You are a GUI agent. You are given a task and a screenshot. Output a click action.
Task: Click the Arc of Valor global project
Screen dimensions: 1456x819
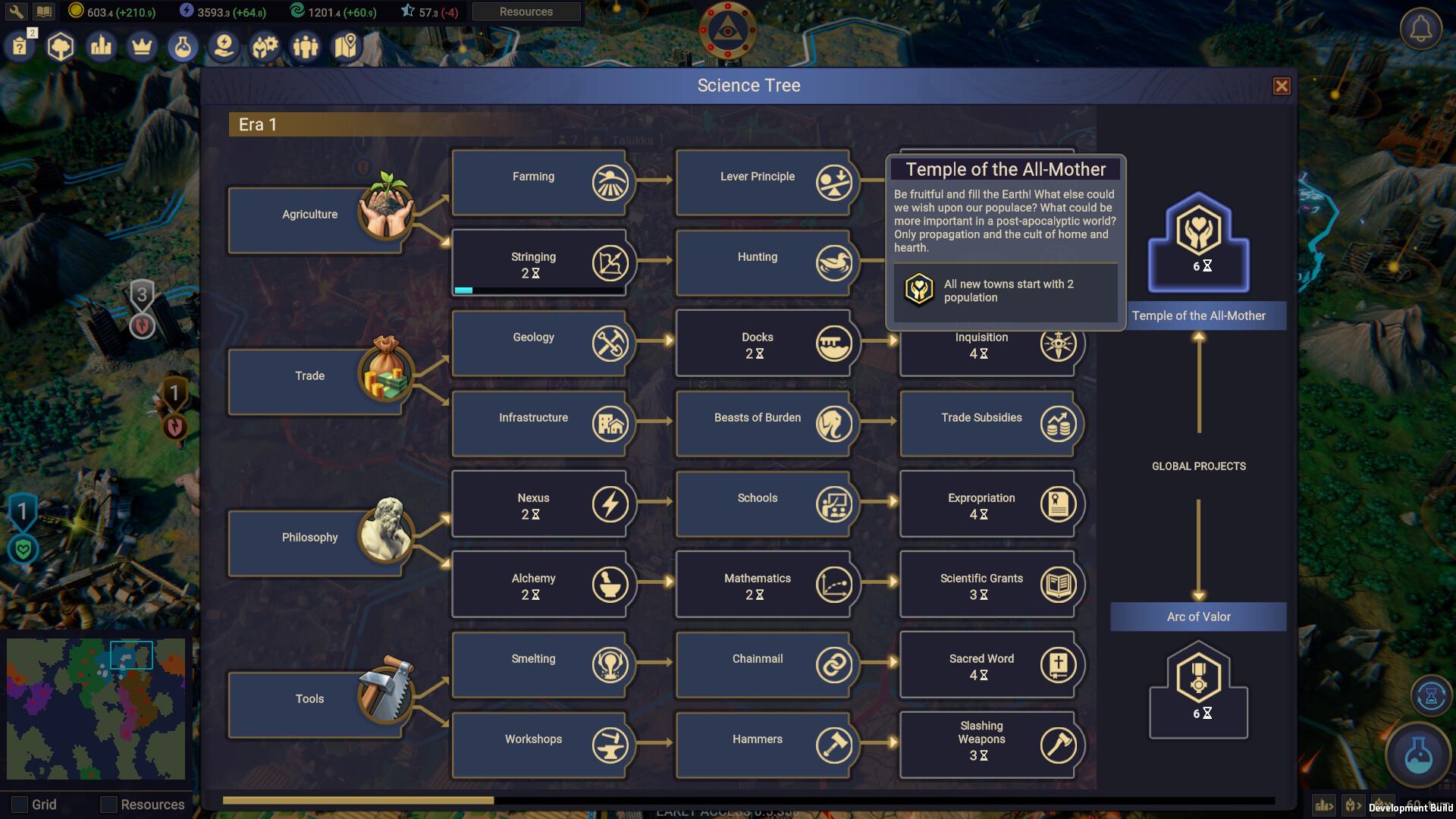(1197, 617)
